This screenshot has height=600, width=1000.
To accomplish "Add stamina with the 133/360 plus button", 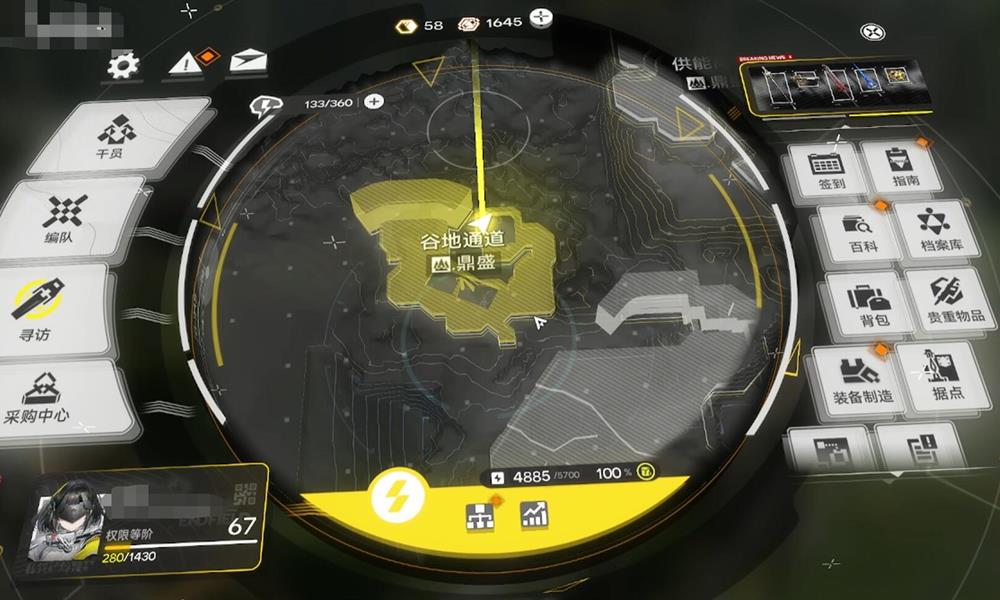I will (374, 101).
